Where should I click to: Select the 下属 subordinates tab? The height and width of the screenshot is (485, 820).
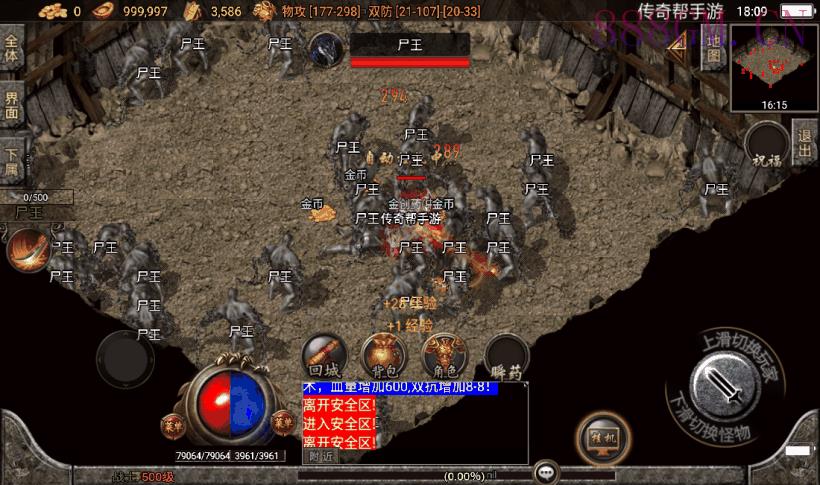point(12,160)
